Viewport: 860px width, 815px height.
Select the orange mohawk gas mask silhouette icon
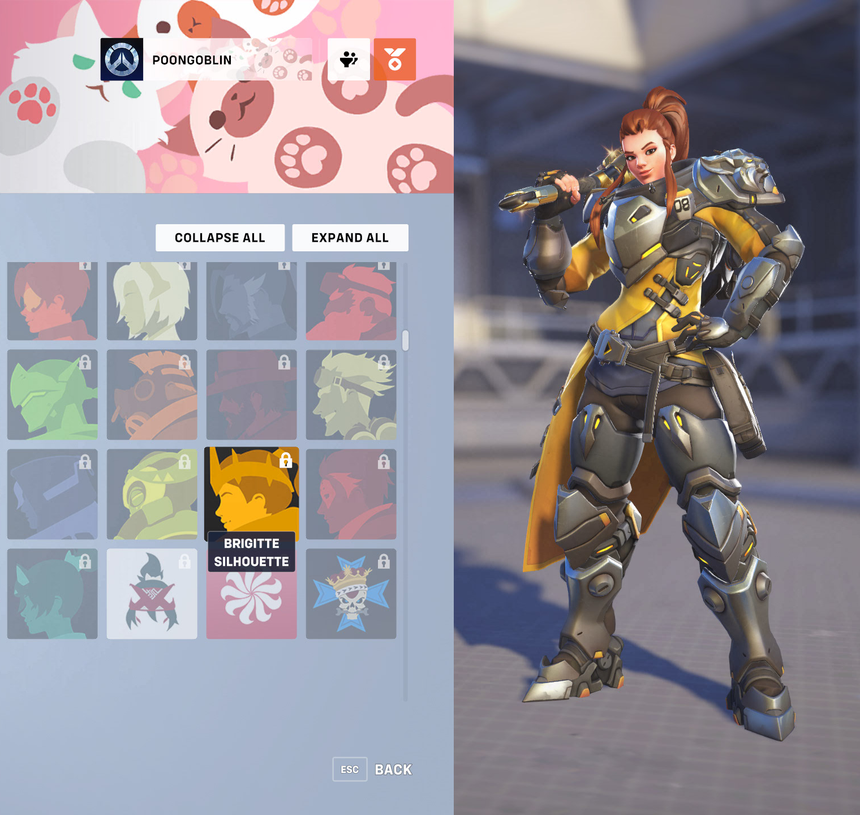point(152,394)
